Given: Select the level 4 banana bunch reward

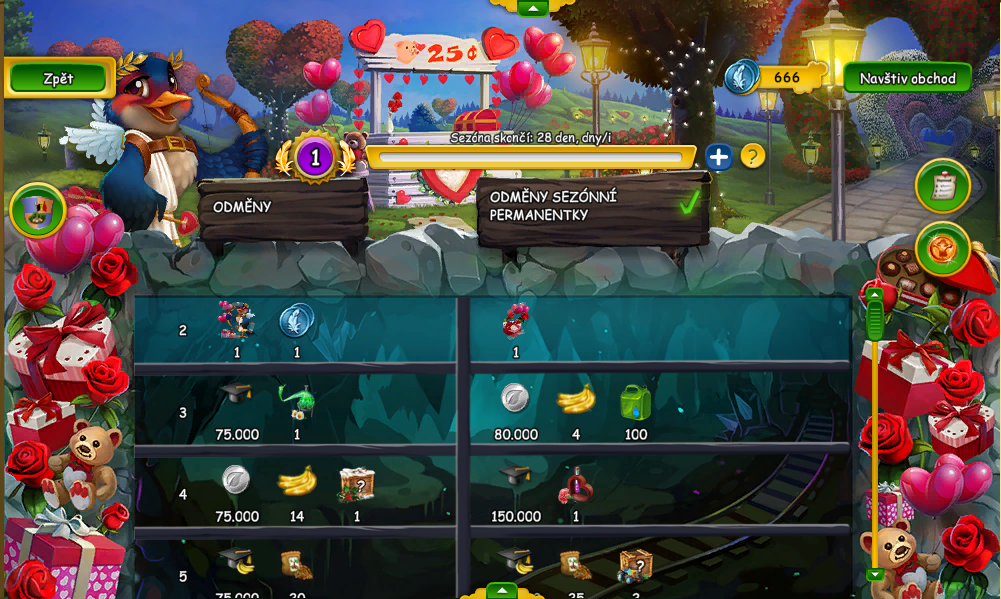Looking at the screenshot, I should point(296,483).
